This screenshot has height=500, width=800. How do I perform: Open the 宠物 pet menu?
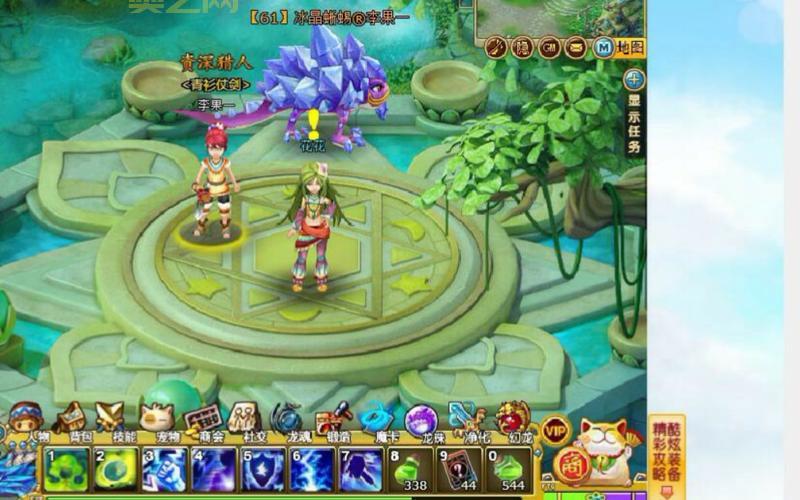click(x=155, y=418)
